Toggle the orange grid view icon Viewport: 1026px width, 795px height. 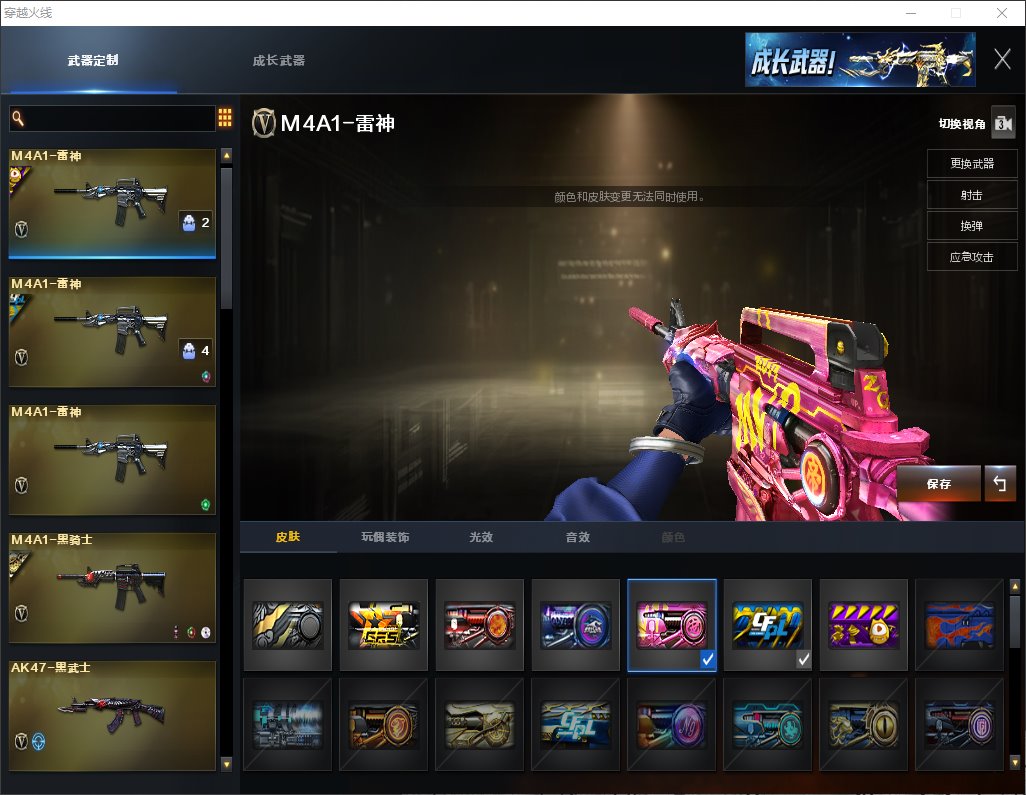coord(225,118)
